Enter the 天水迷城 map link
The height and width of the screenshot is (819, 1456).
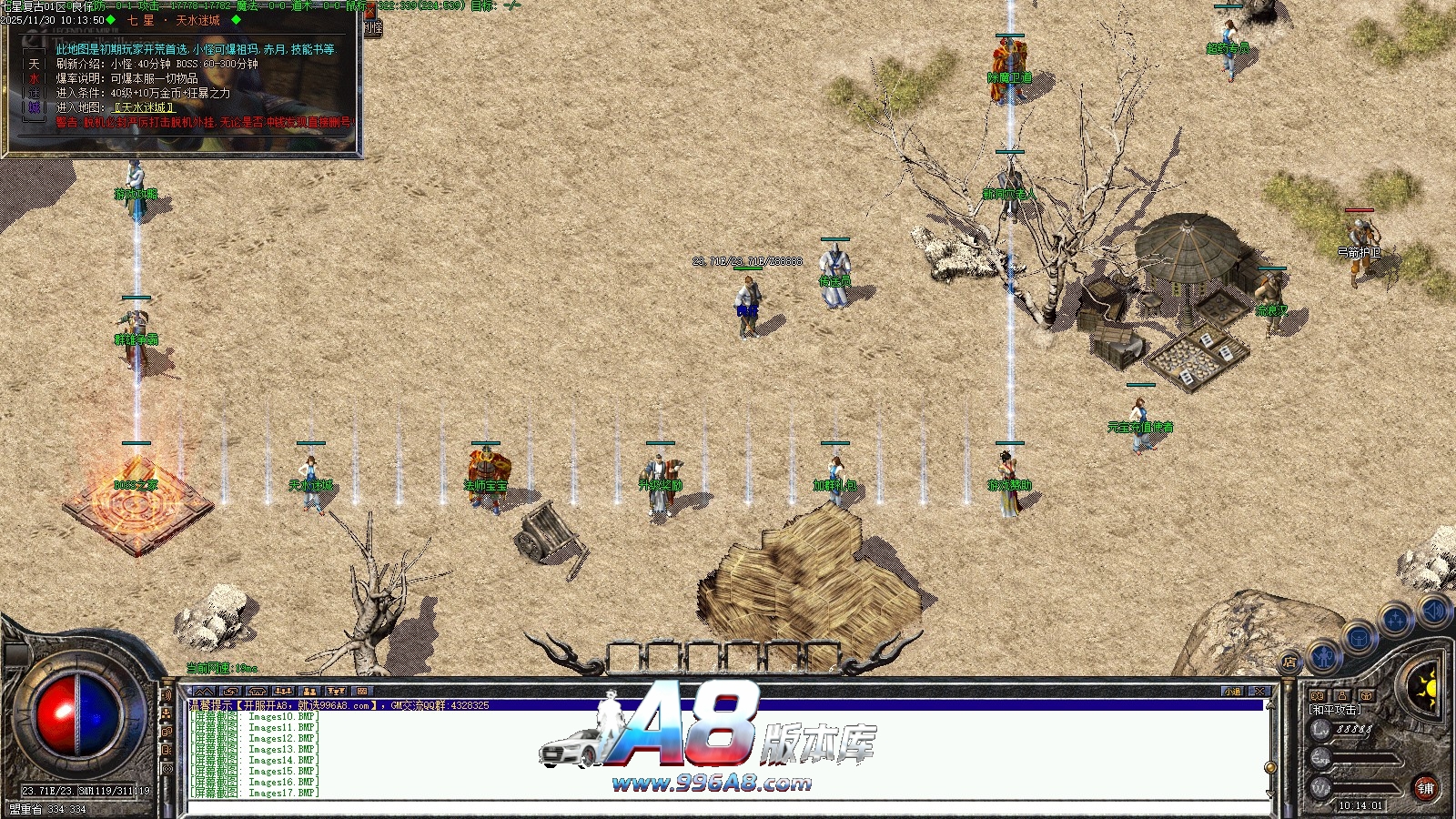[145, 107]
